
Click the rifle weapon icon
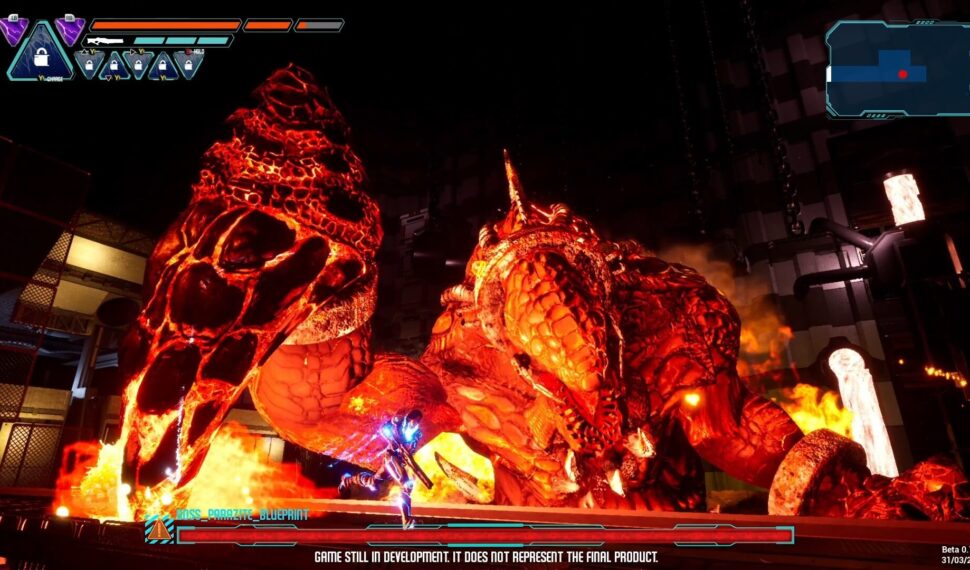click(x=104, y=41)
